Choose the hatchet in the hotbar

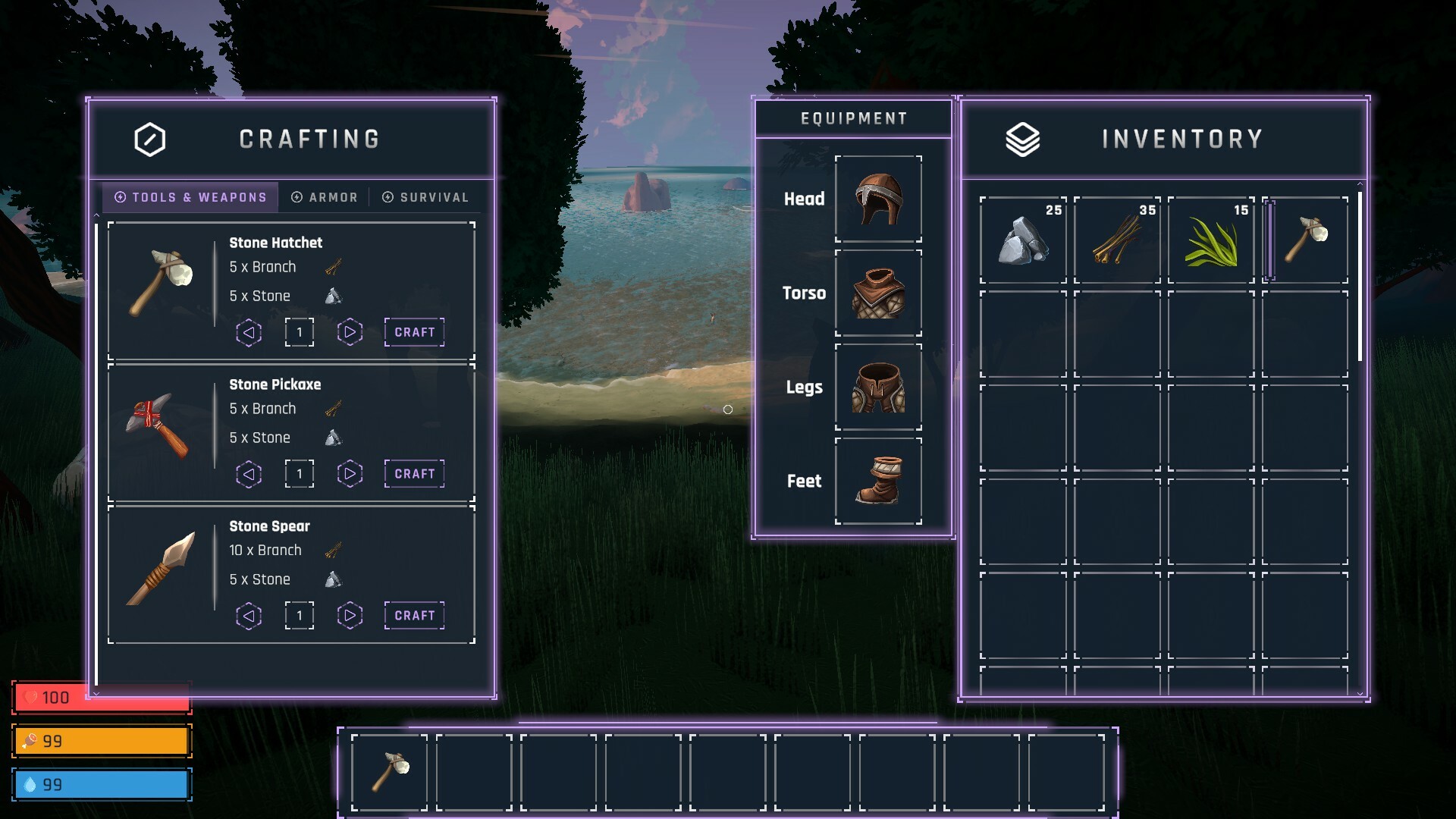click(x=390, y=772)
